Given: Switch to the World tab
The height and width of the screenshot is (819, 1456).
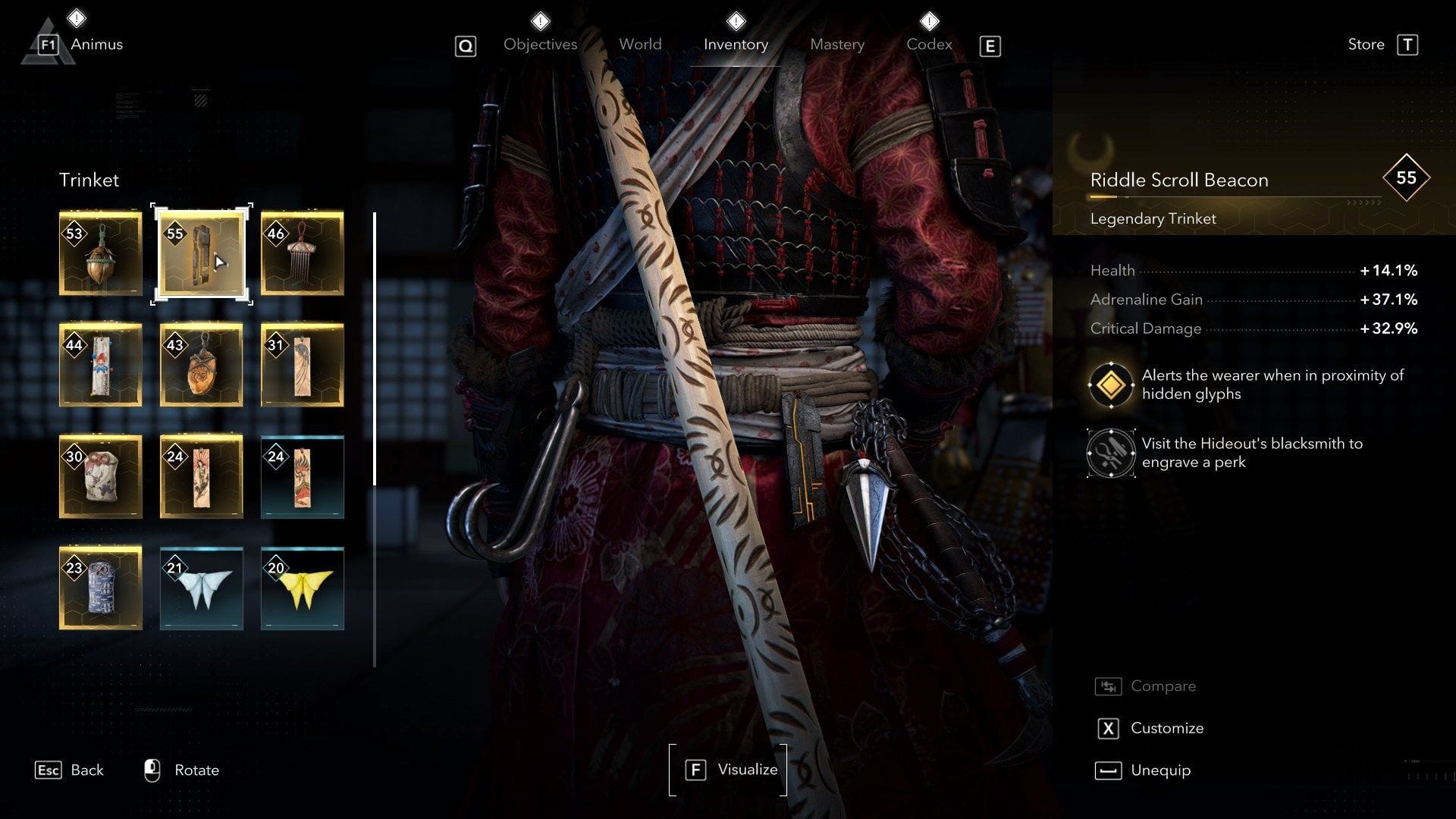Looking at the screenshot, I should (x=639, y=44).
